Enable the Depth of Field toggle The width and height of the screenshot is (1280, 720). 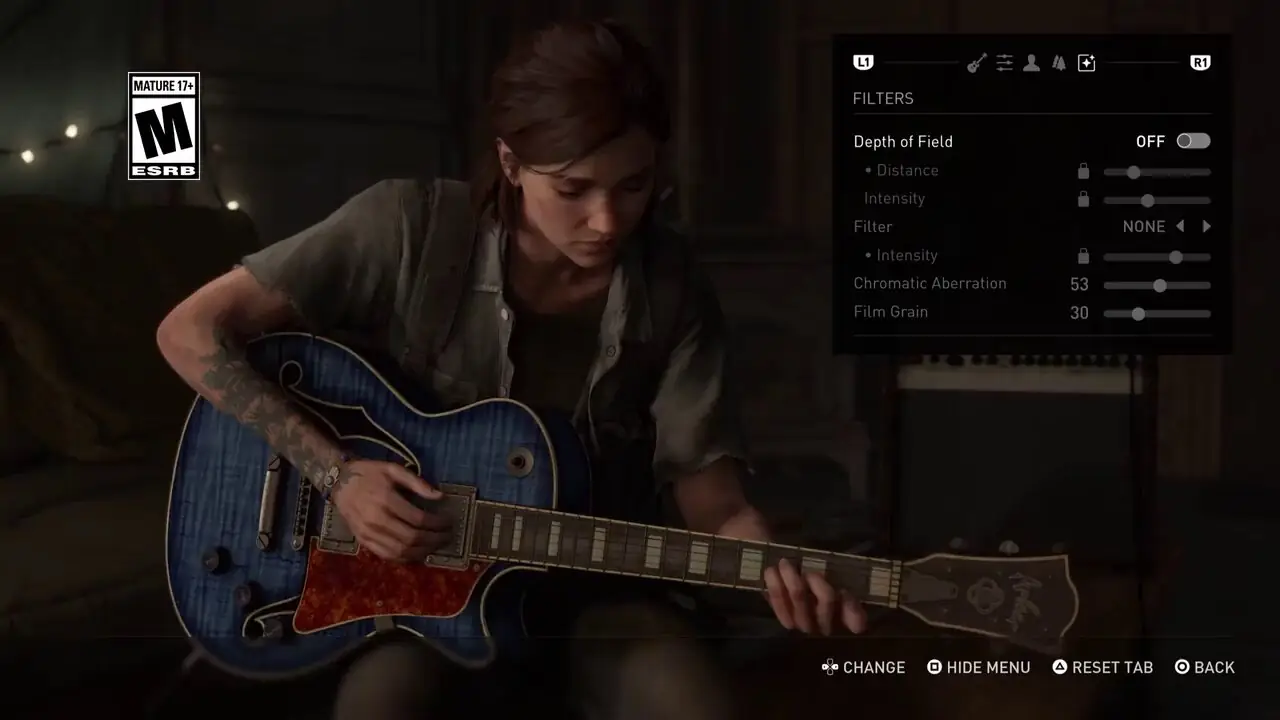coord(1193,141)
